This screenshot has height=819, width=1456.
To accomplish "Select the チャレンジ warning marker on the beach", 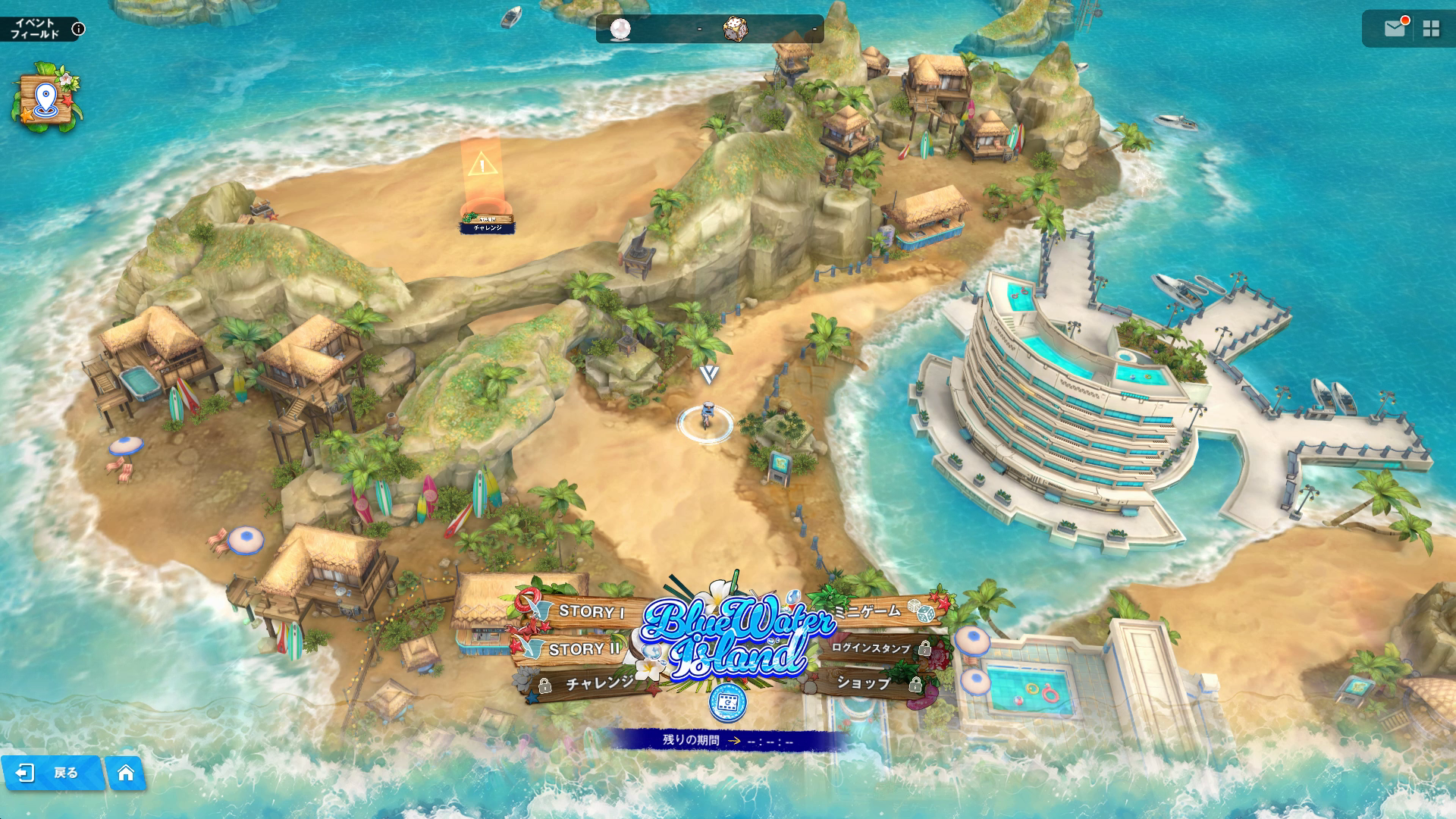I will (485, 190).
